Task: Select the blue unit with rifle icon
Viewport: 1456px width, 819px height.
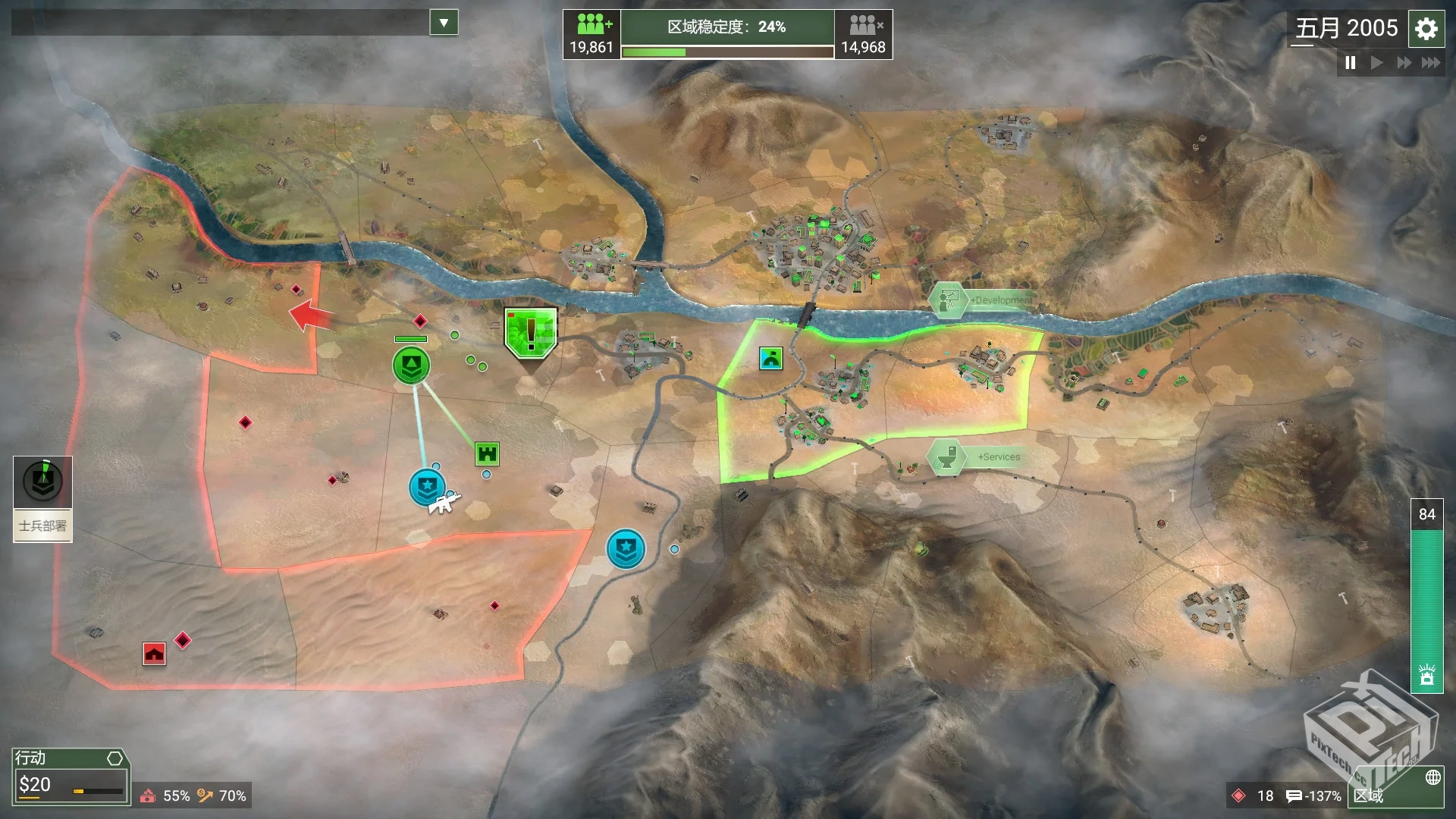Action: point(428,487)
